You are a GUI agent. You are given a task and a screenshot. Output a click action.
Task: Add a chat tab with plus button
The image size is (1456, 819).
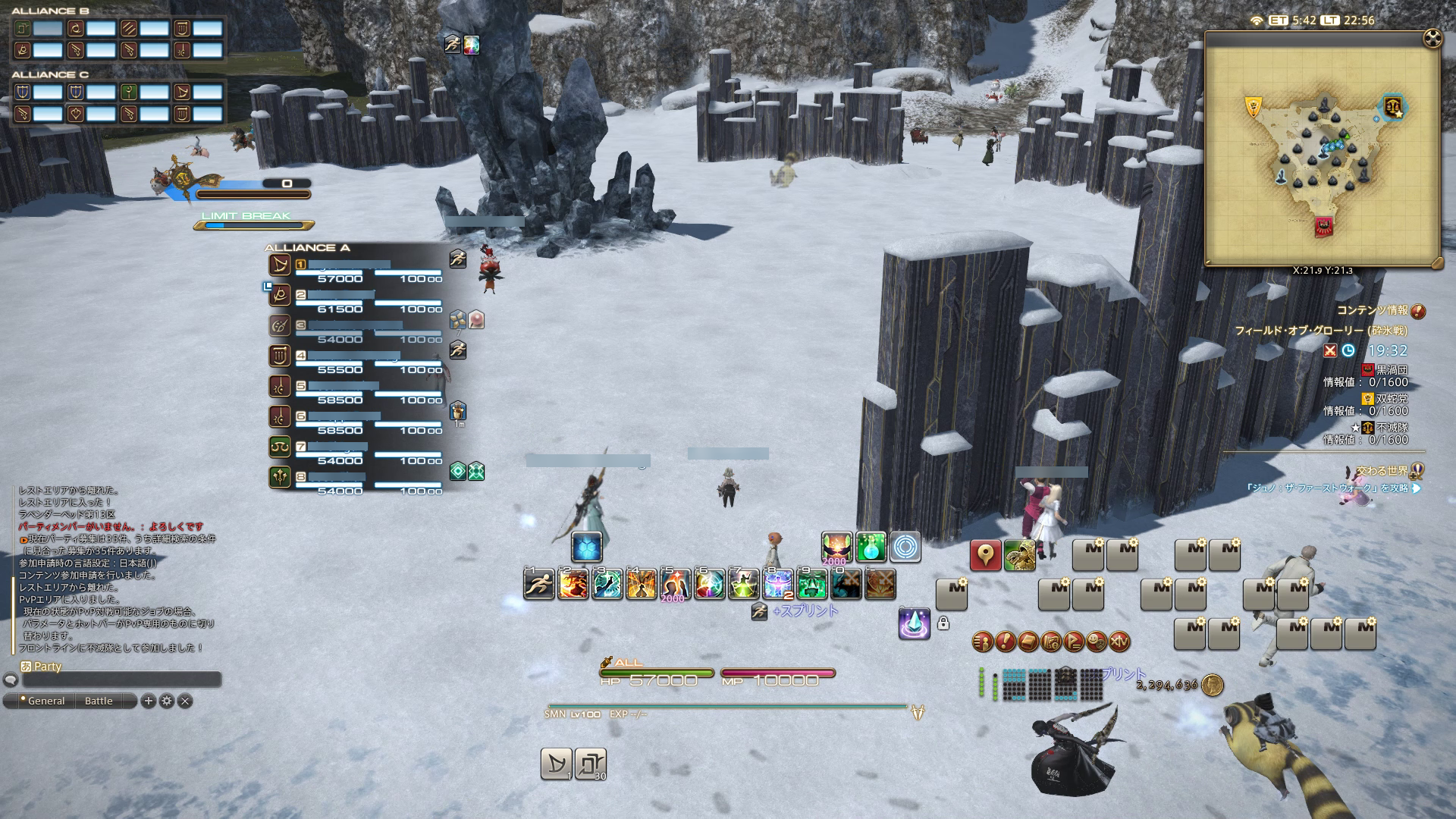(149, 701)
